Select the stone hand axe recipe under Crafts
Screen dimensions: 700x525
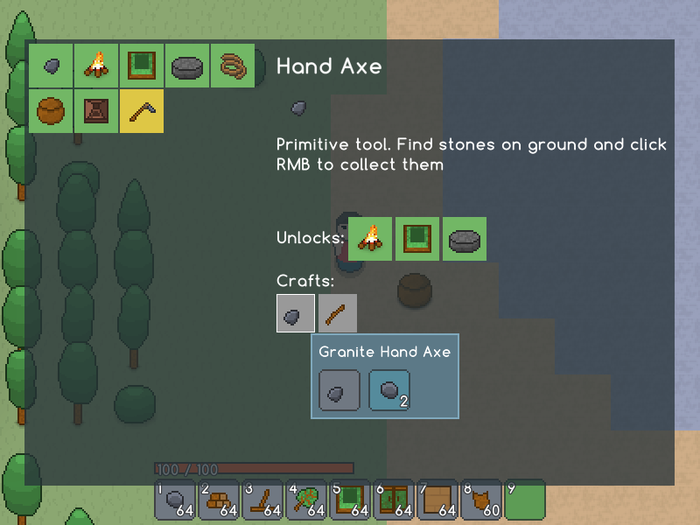coord(296,314)
